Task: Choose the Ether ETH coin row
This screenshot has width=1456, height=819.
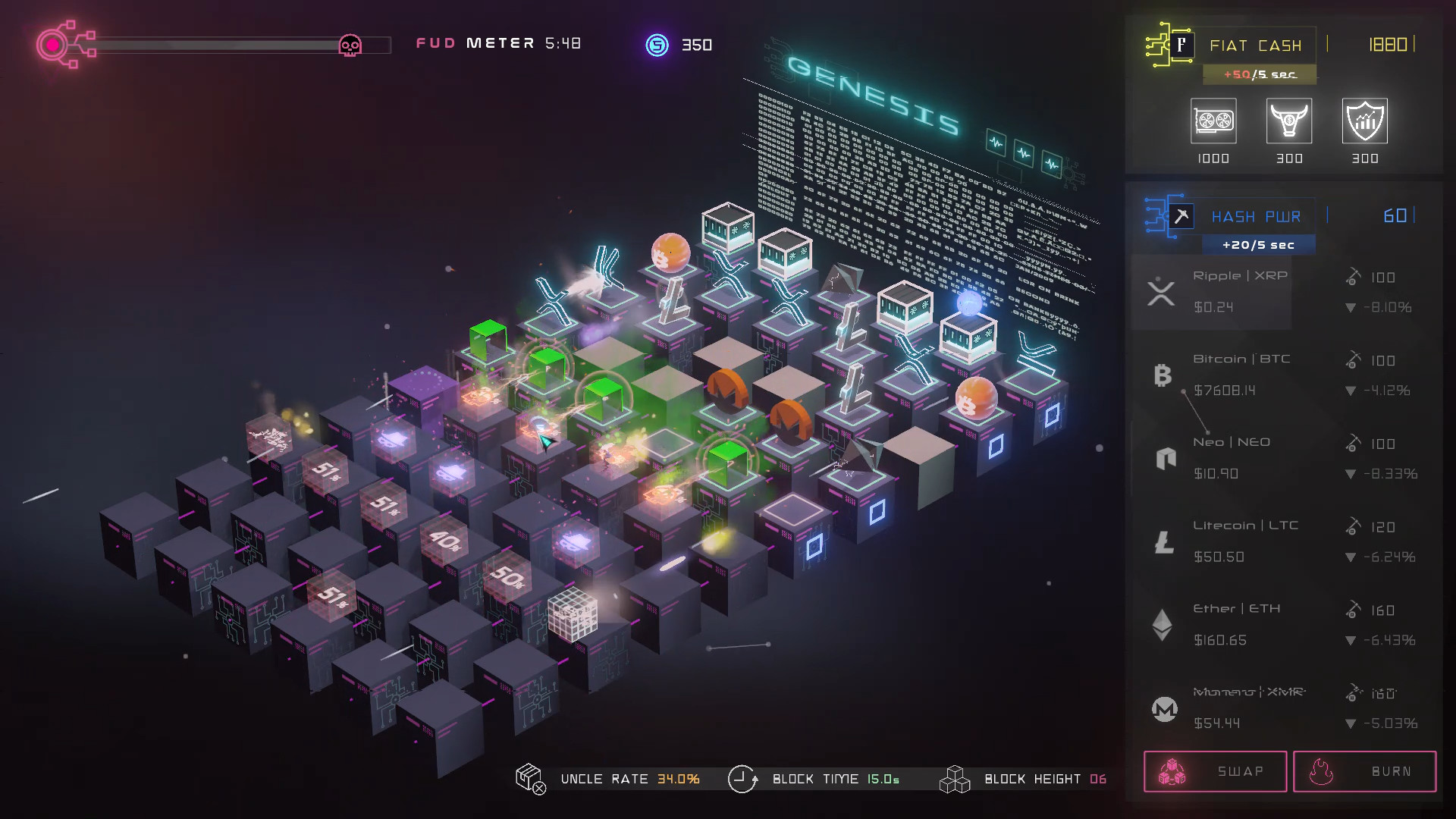Action: (x=1286, y=625)
